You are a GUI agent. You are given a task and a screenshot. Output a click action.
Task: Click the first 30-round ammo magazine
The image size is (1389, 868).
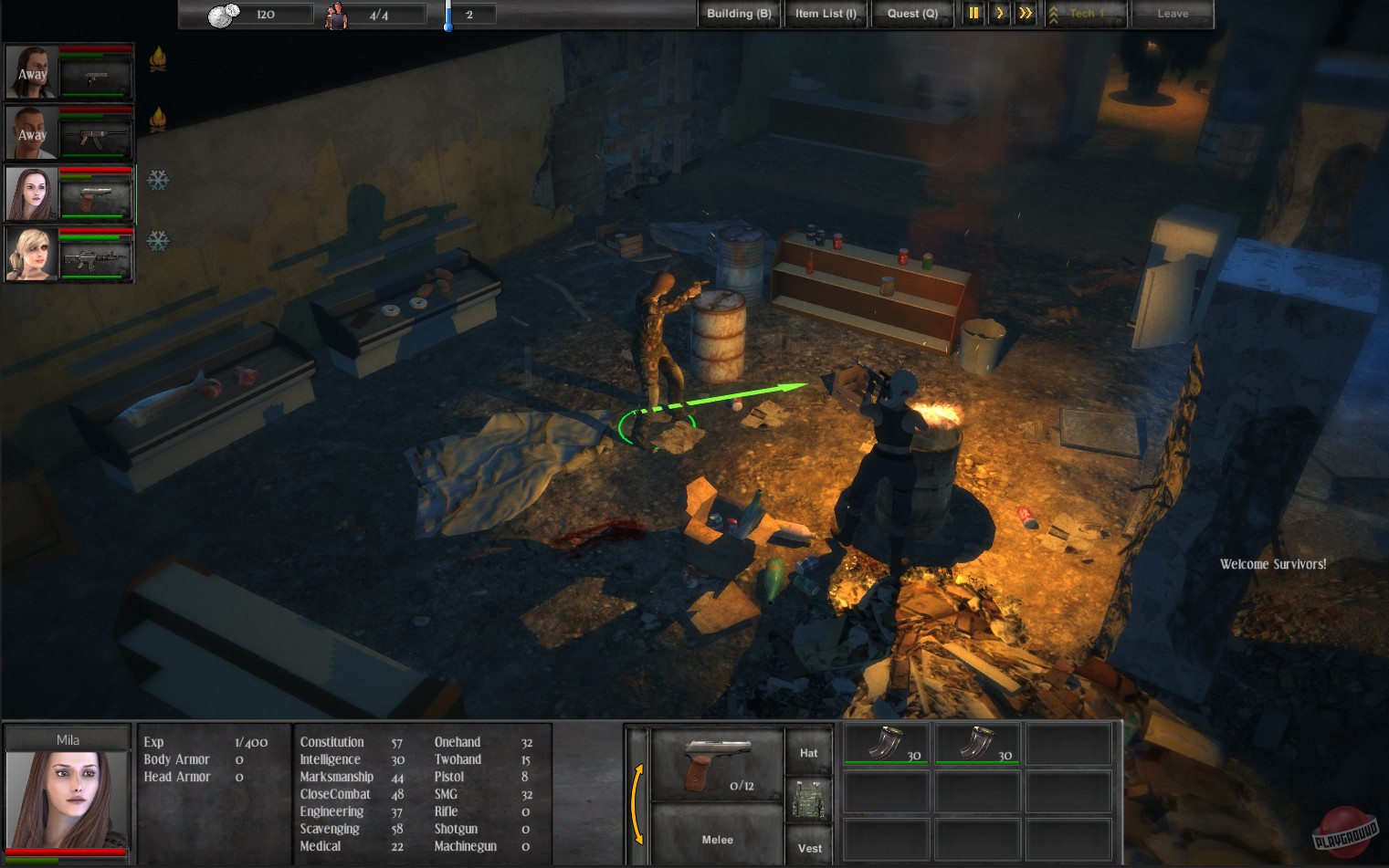click(x=885, y=744)
